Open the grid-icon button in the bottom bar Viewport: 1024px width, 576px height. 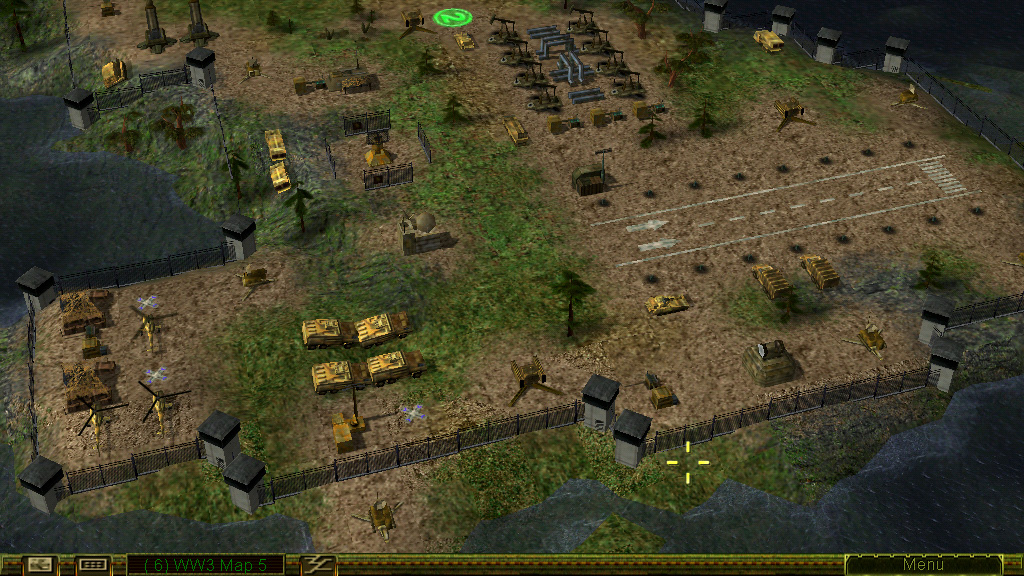click(x=92, y=565)
